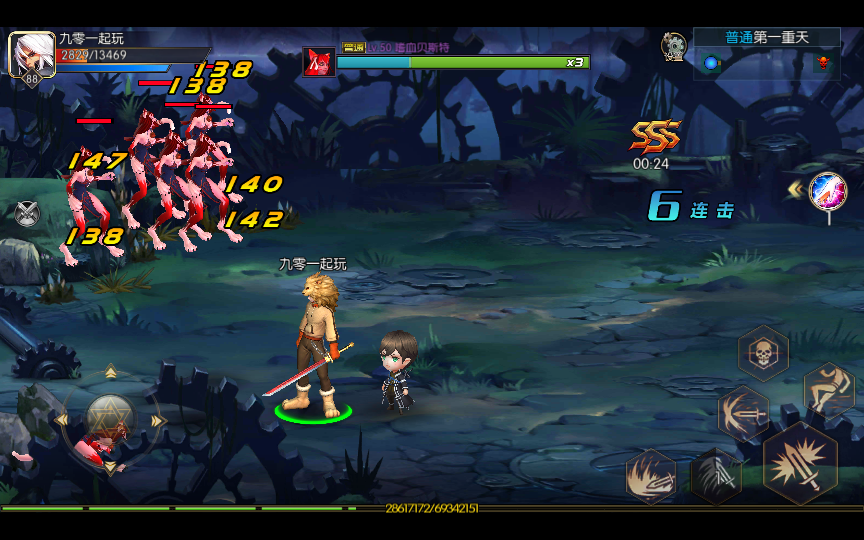864x540 pixels.
Task: Tap the joystick's left arrow
Action: [61, 420]
